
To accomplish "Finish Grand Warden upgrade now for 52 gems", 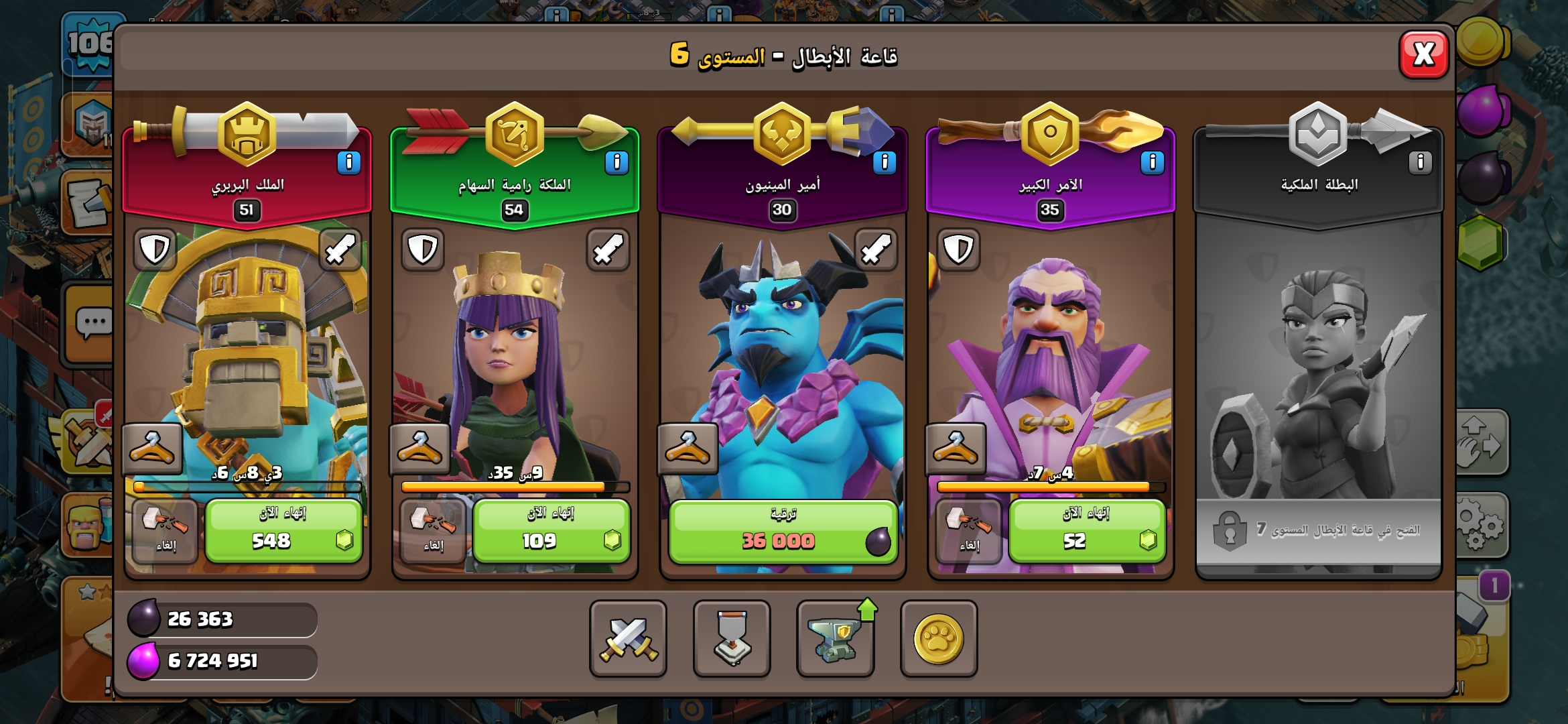I will 1087,531.
